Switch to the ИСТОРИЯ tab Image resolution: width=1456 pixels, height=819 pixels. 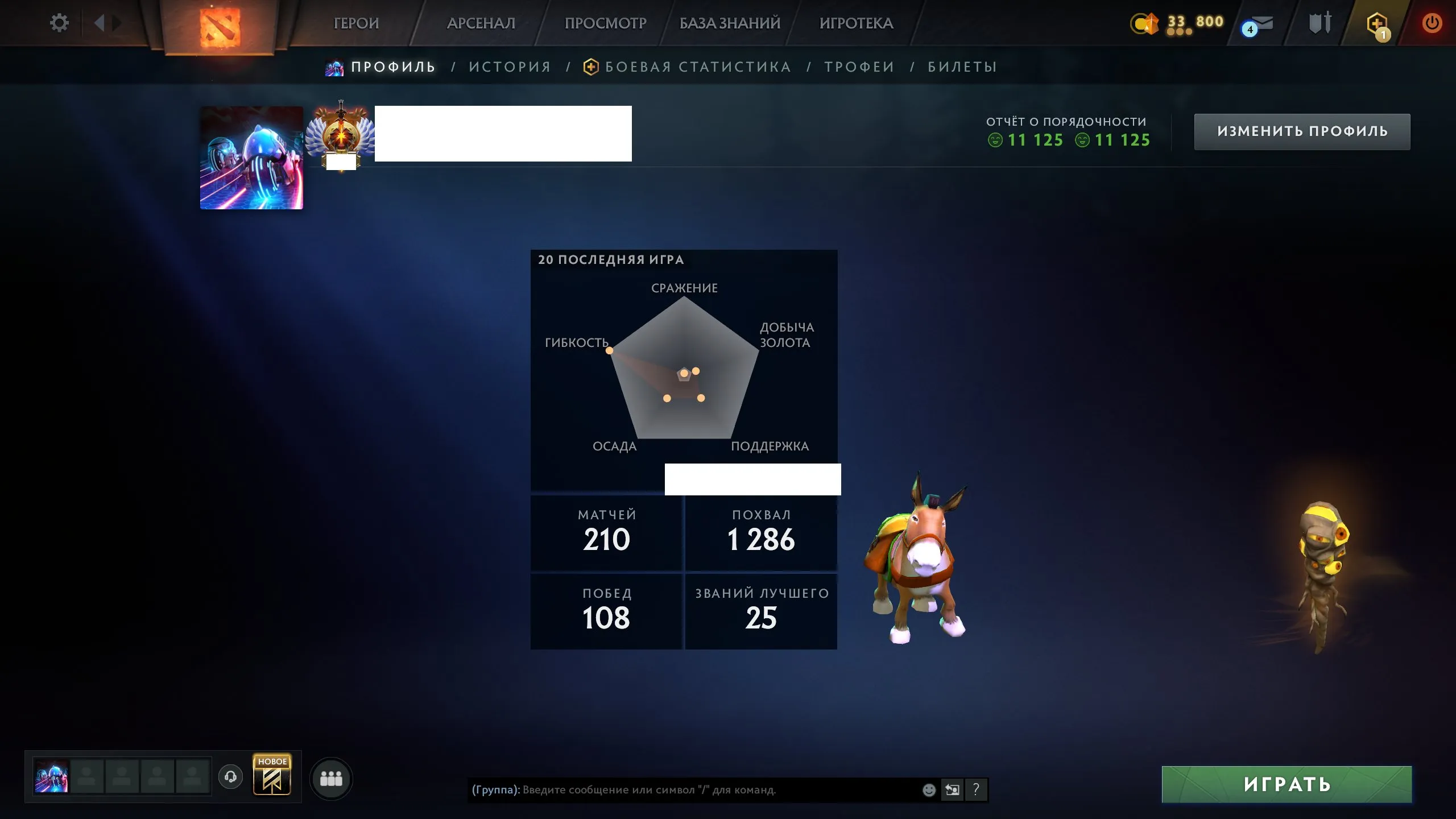click(510, 67)
